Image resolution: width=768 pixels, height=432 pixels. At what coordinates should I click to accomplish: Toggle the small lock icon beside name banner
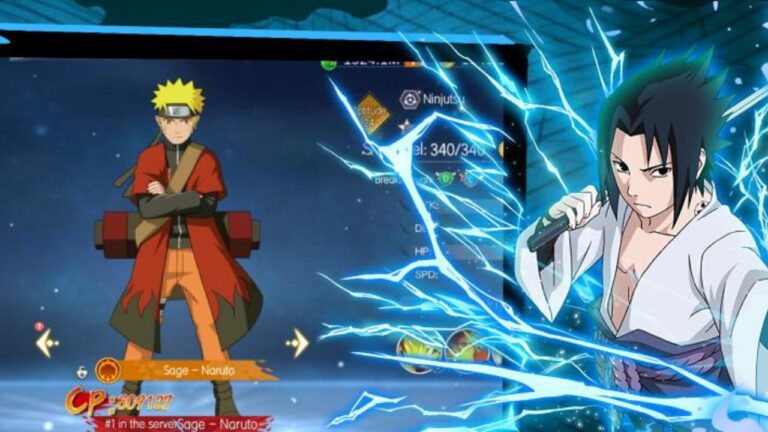click(x=82, y=371)
